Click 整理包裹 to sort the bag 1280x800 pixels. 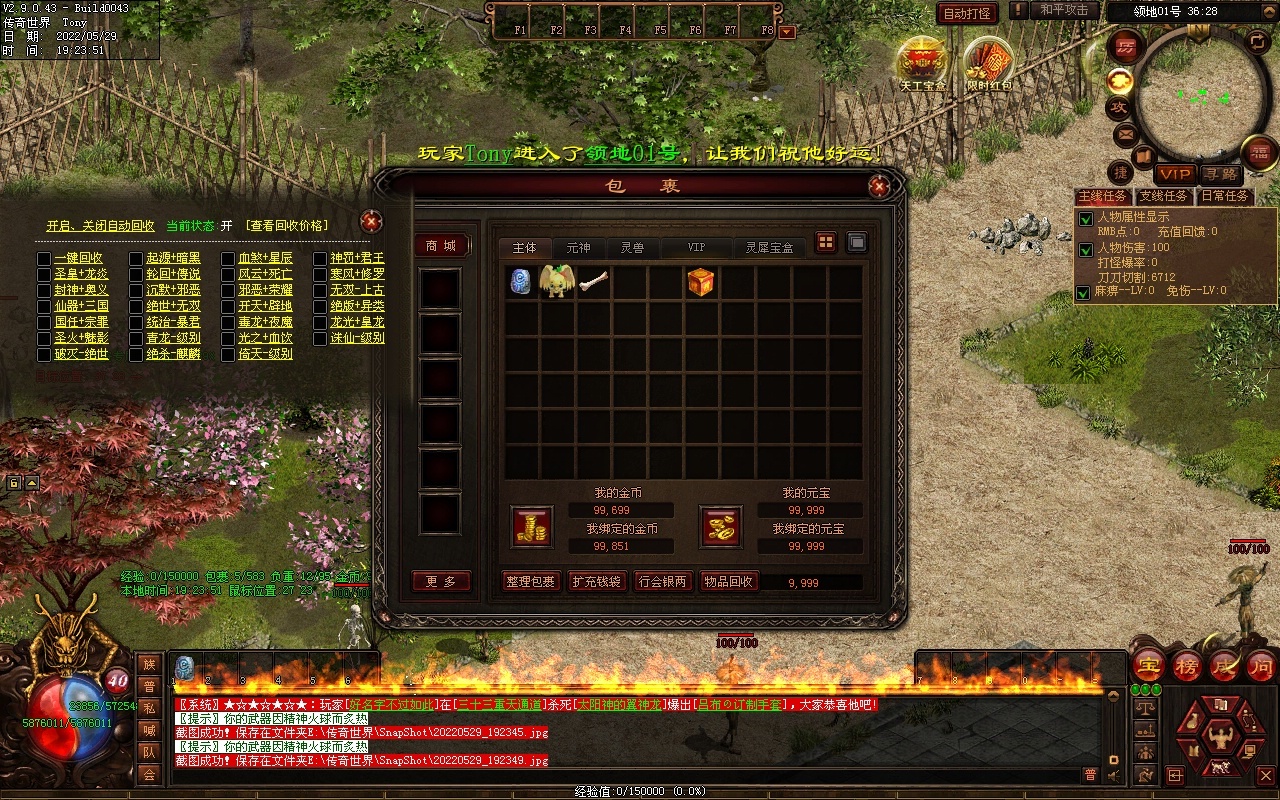tap(529, 581)
